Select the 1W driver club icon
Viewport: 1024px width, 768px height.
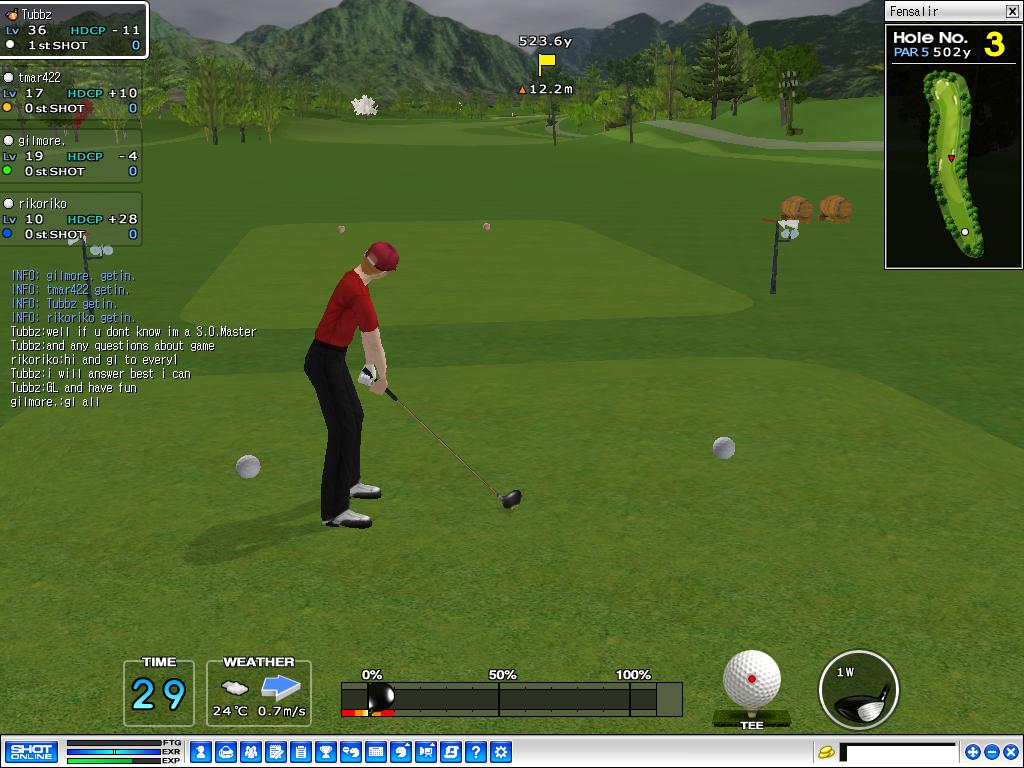click(x=858, y=690)
